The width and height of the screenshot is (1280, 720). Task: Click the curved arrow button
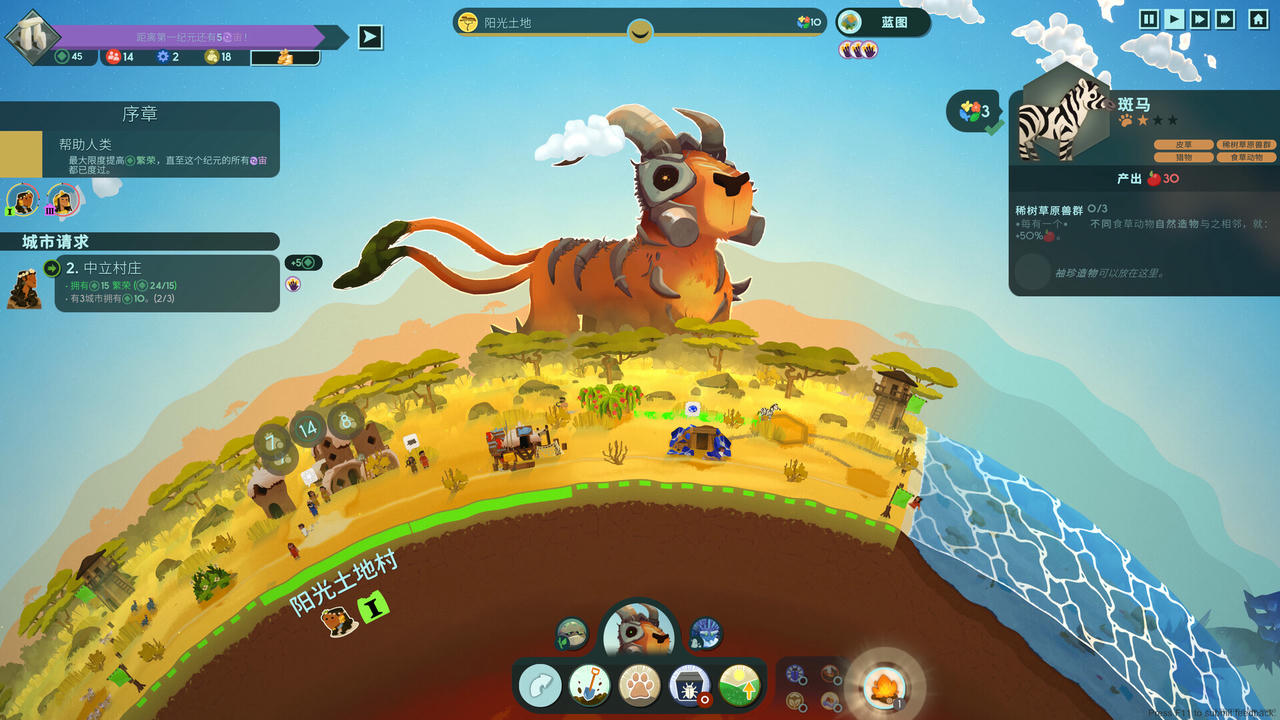point(540,686)
